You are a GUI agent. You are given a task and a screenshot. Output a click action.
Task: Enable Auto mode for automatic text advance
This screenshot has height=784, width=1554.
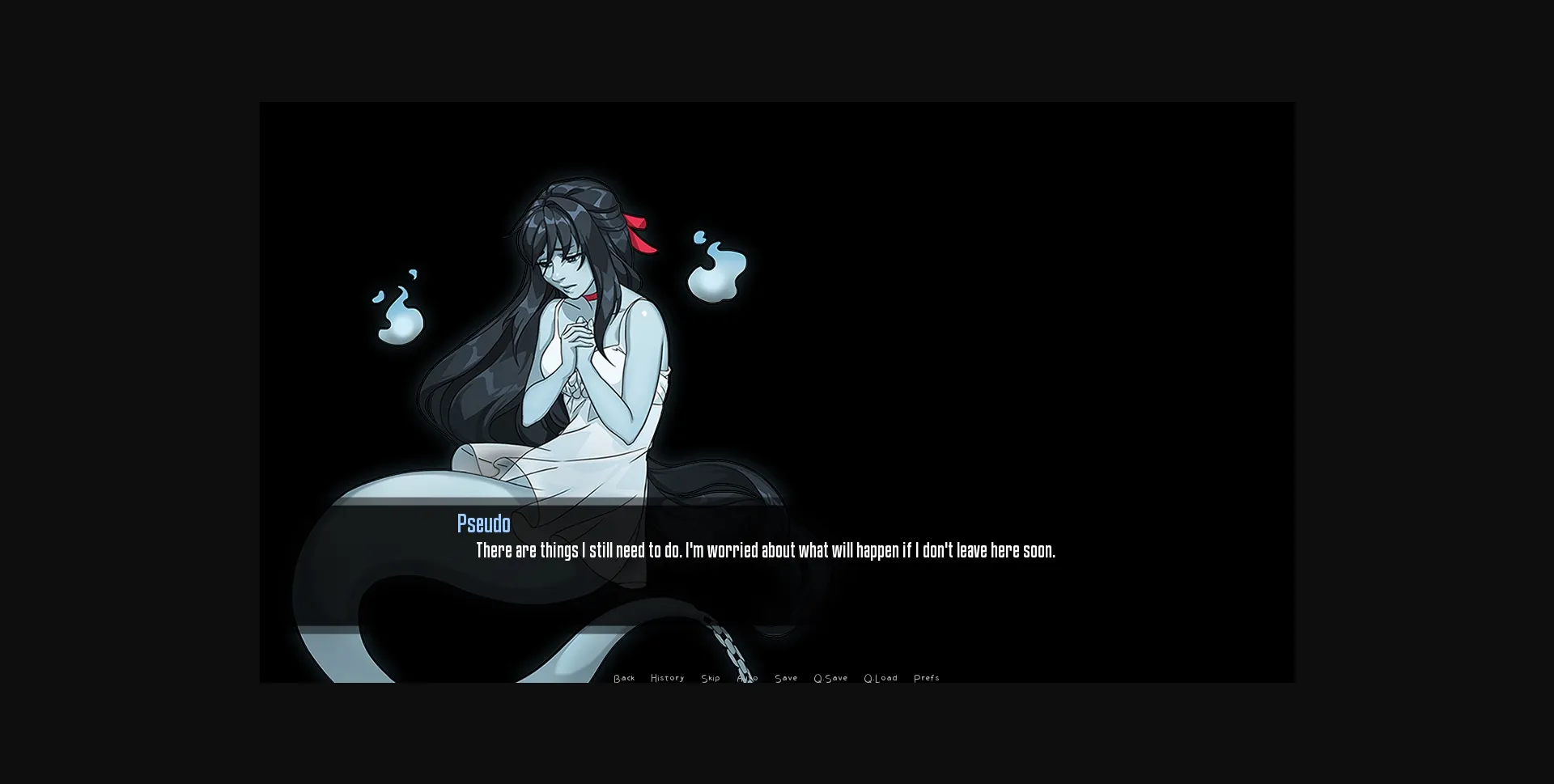click(747, 678)
